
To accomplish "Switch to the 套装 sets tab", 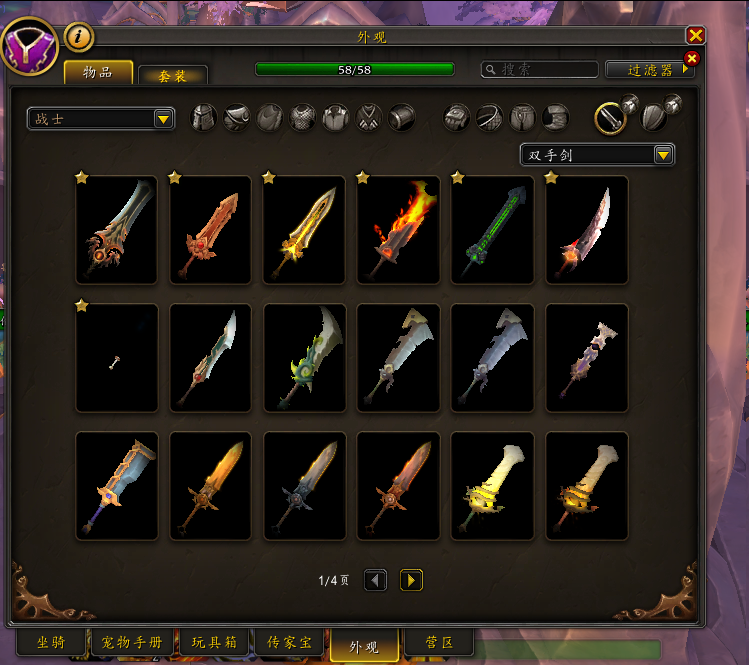I will click(x=172, y=75).
